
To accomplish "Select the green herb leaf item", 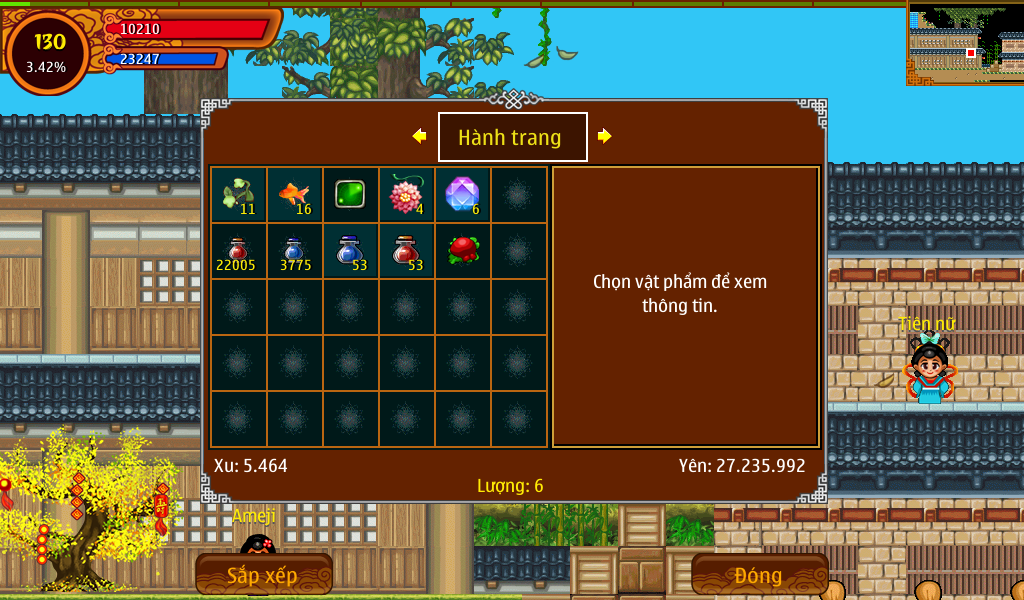I will click(239, 195).
